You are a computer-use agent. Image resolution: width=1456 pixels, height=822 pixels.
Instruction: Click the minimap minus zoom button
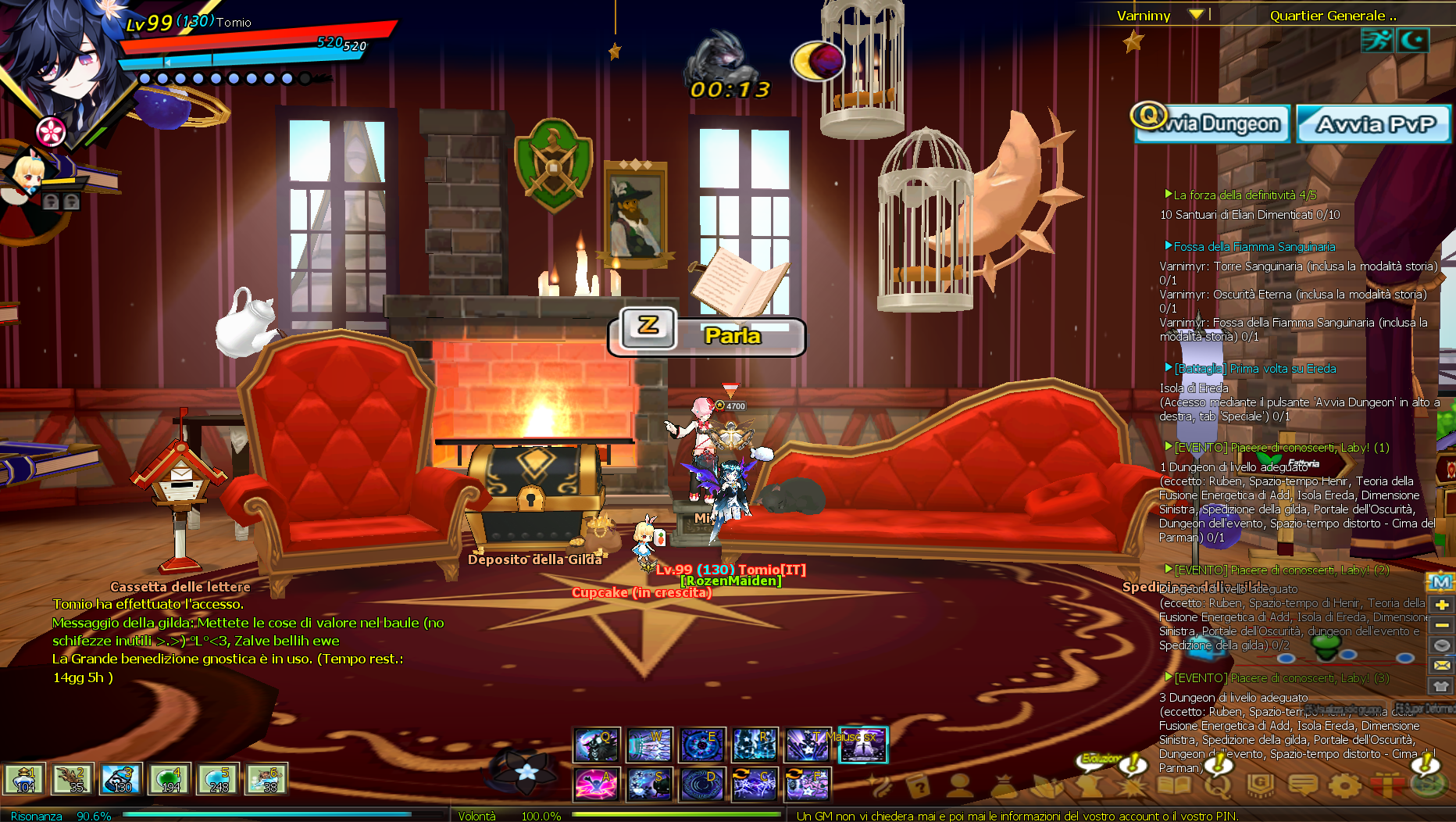coord(1442,625)
